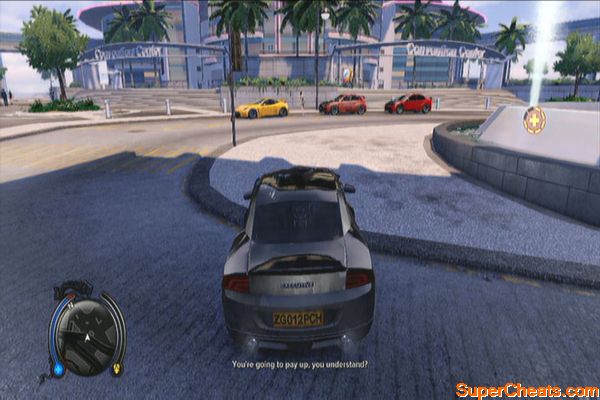Select the yellow cross objective marker
Screen dimensions: 600x400
coord(534,119)
